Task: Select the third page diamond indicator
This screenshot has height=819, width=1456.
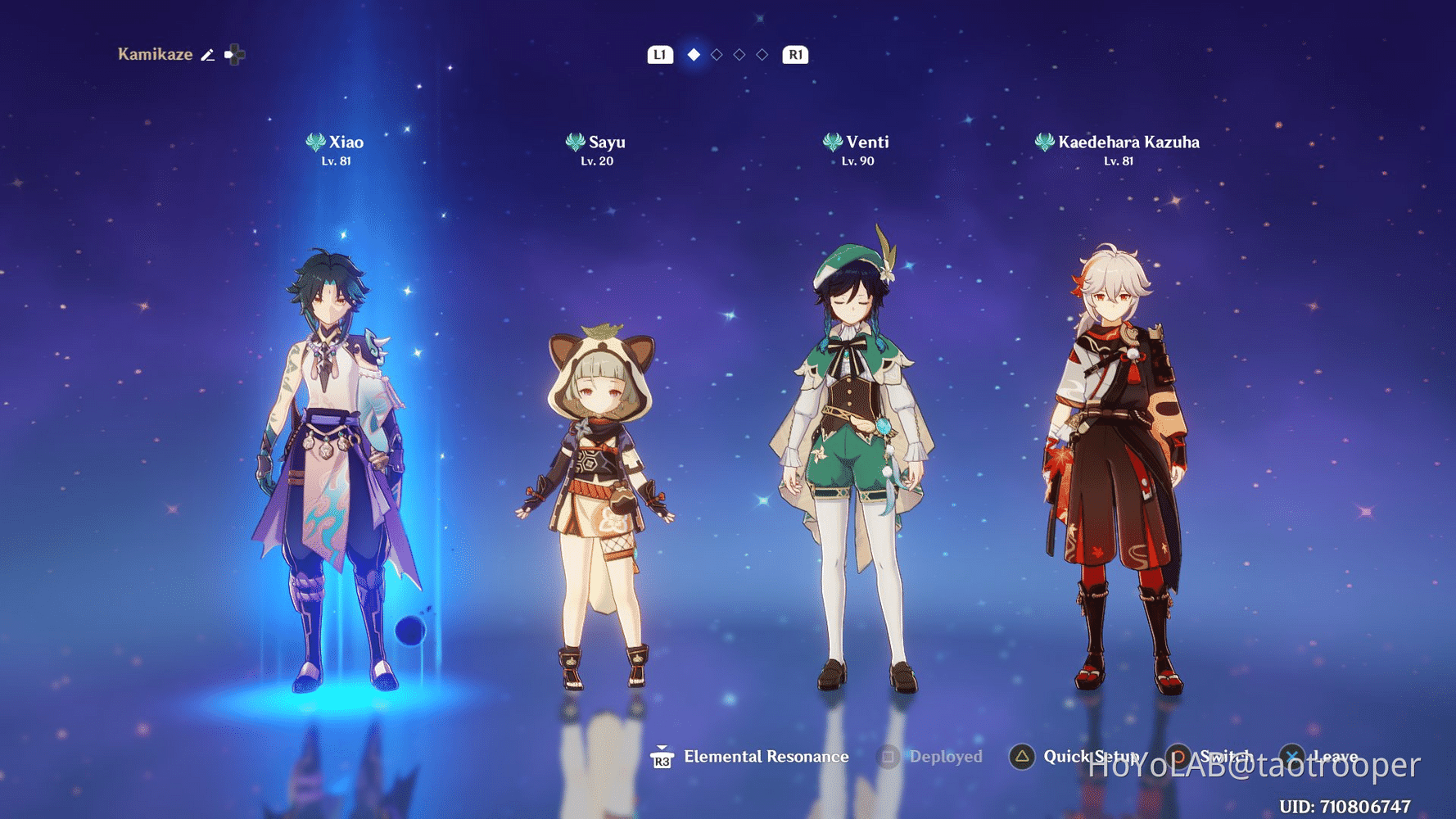Action: 739,54
